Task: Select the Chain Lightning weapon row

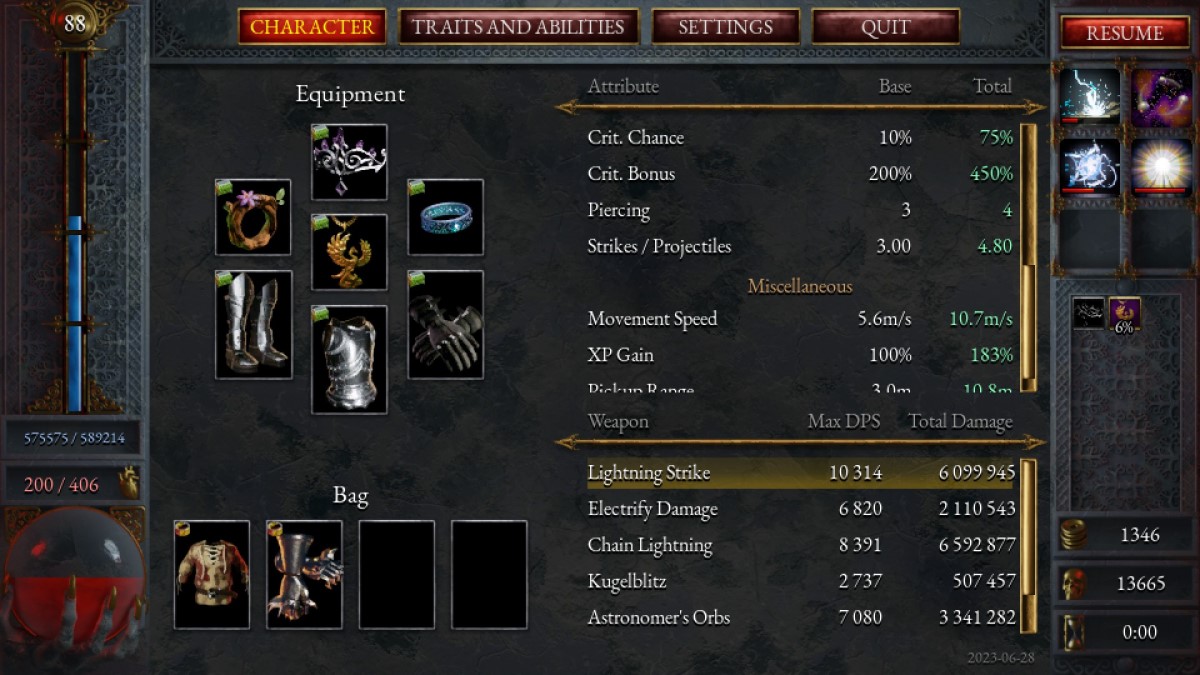Action: click(x=800, y=545)
